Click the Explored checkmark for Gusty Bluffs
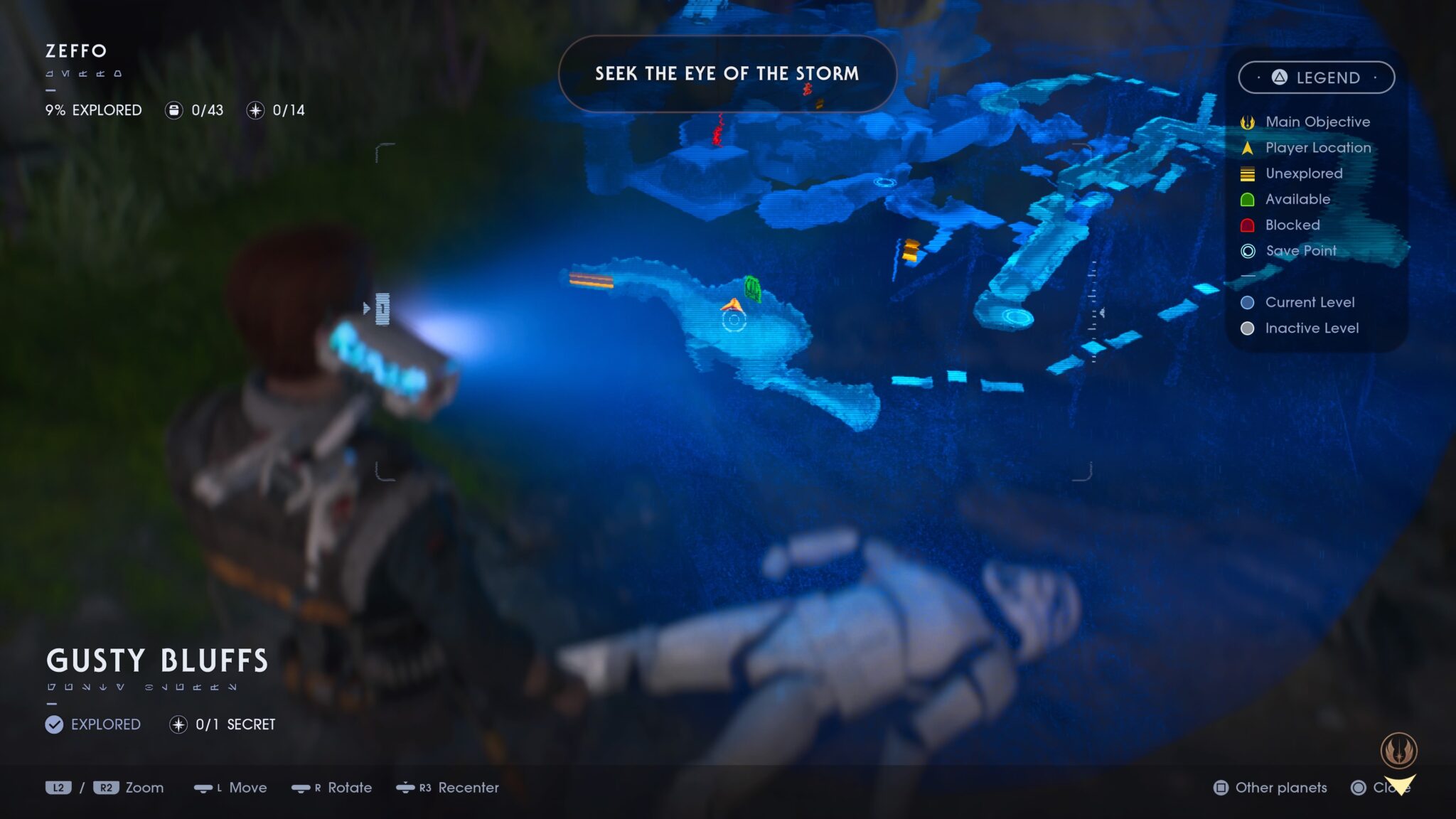Viewport: 1456px width, 819px height. [x=53, y=724]
